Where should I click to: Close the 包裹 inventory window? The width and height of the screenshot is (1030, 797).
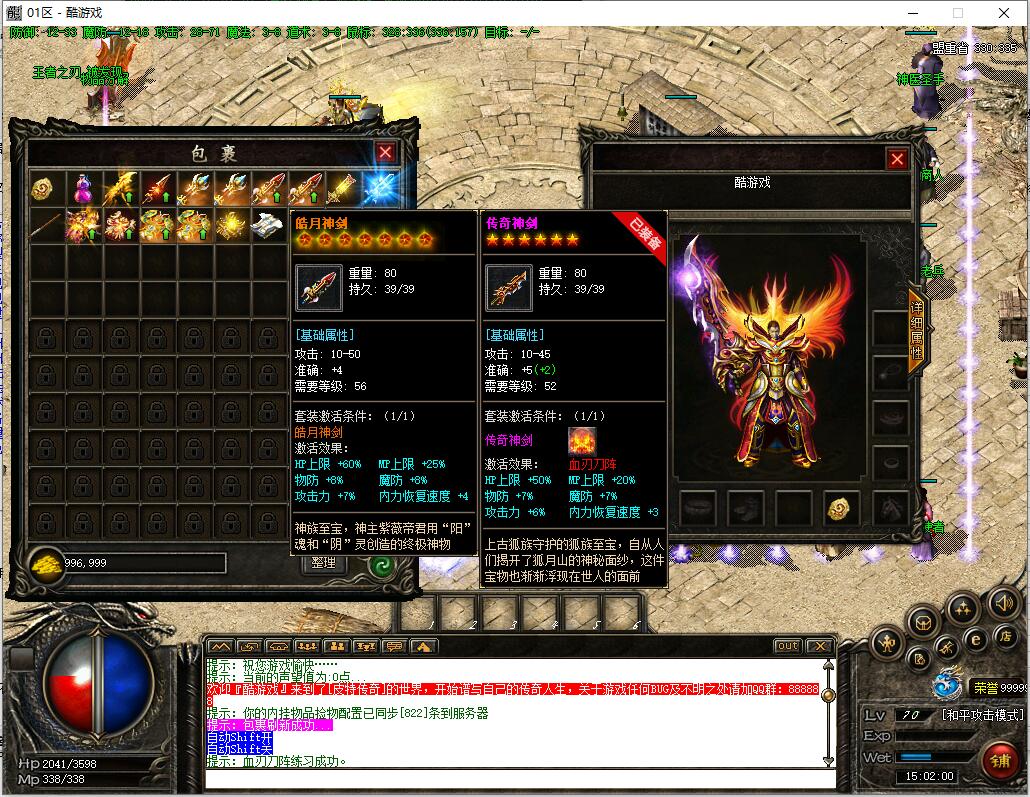385,152
